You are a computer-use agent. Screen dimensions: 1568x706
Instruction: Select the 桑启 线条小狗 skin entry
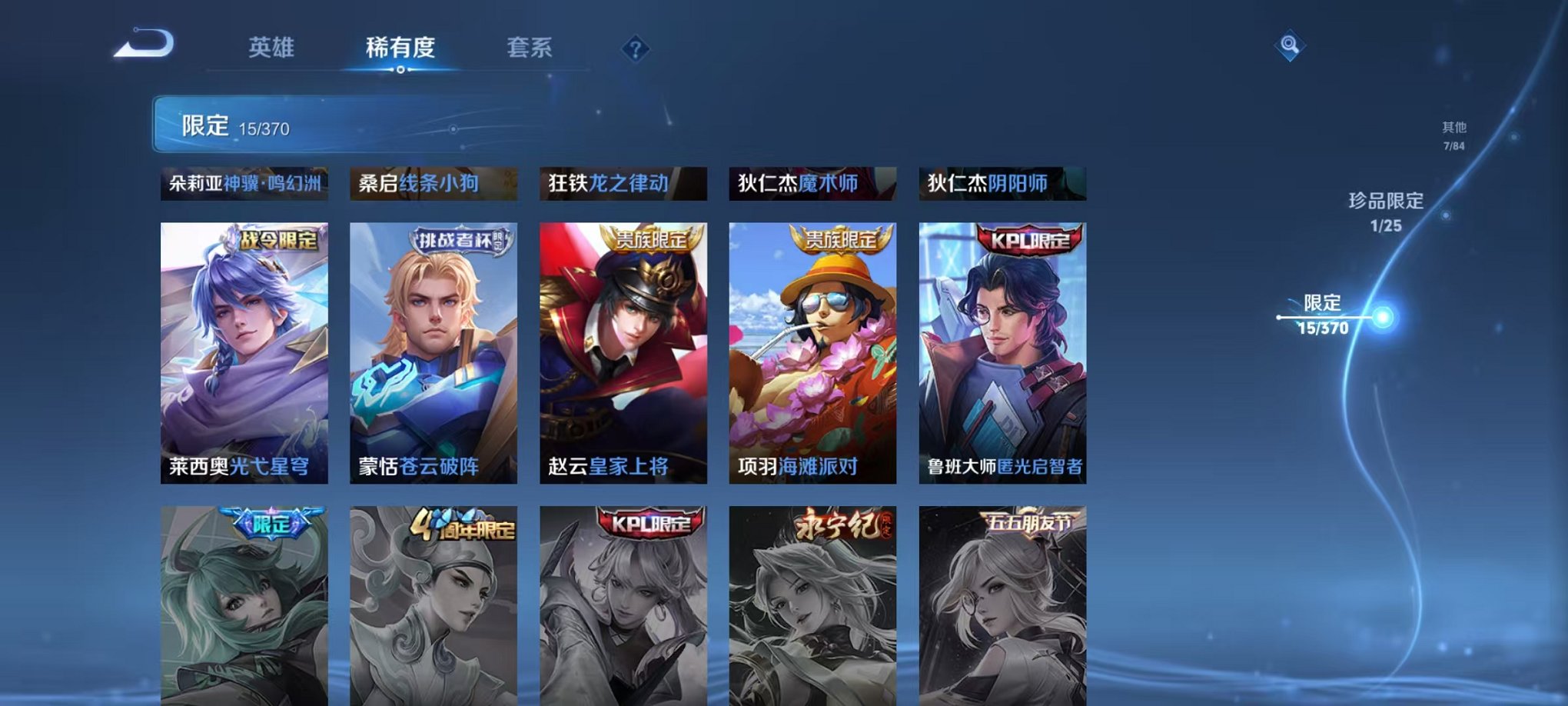click(436, 182)
